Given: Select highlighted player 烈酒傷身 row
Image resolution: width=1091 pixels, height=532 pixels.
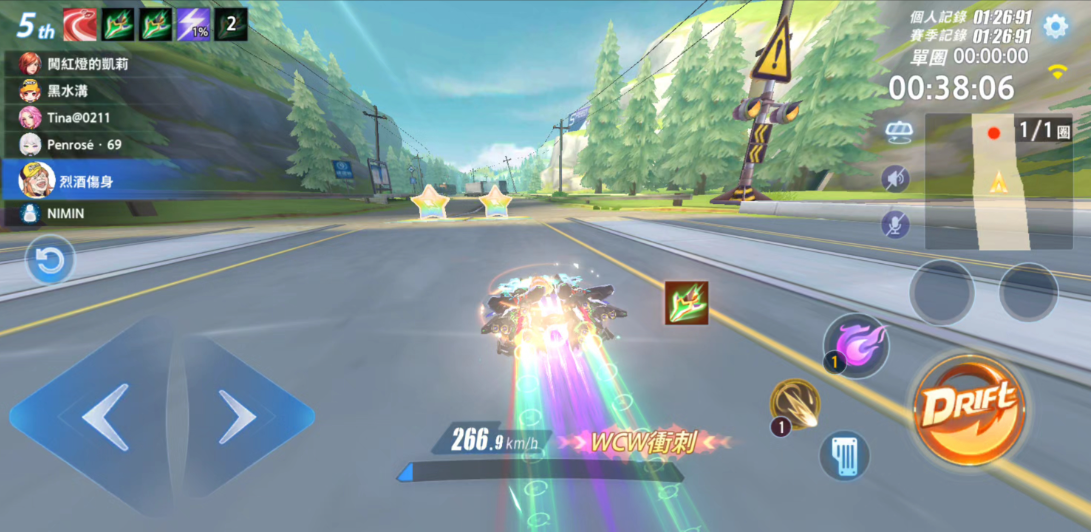Looking at the screenshot, I should tap(100, 179).
